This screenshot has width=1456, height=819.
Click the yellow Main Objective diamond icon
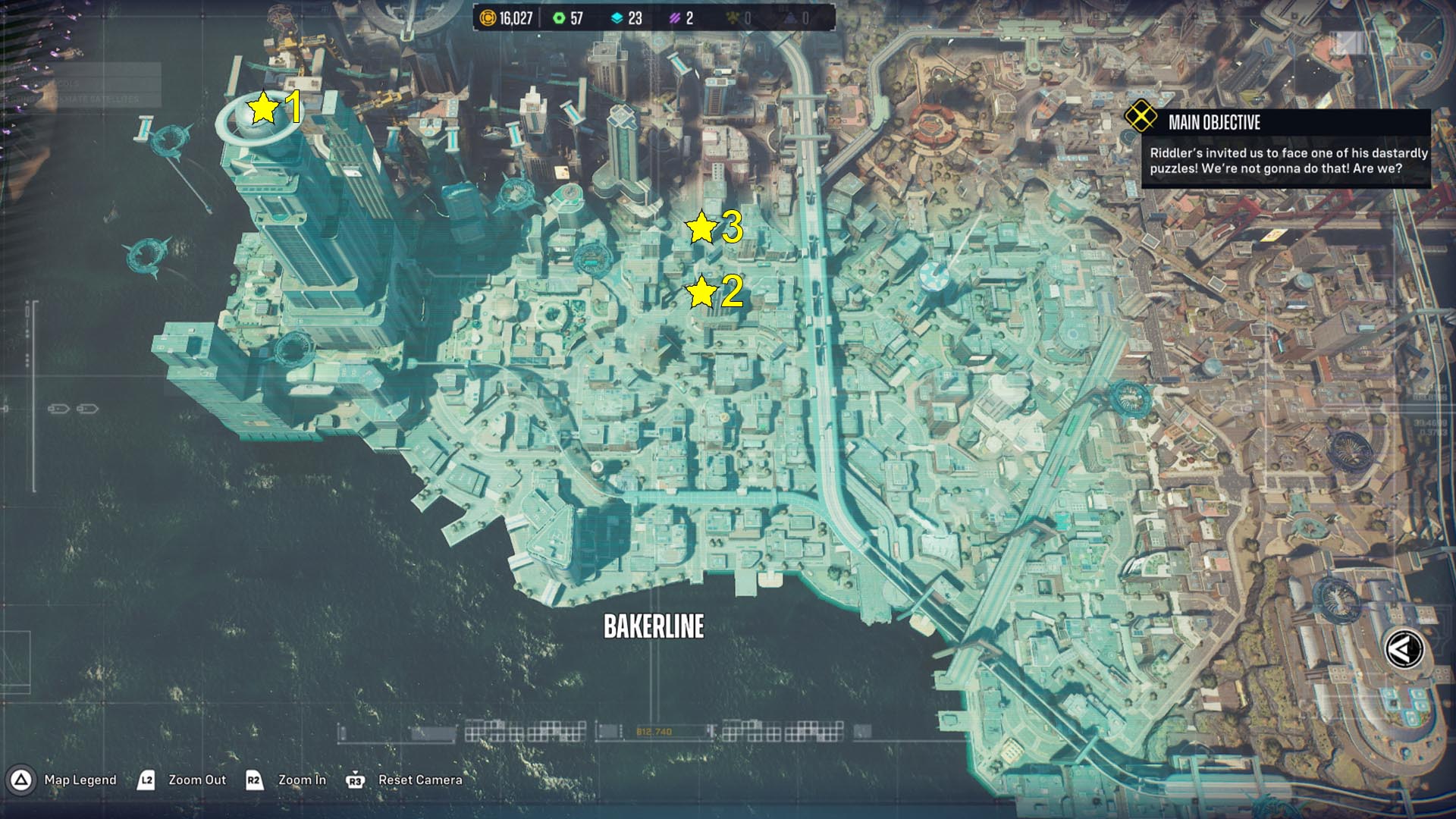[1141, 117]
